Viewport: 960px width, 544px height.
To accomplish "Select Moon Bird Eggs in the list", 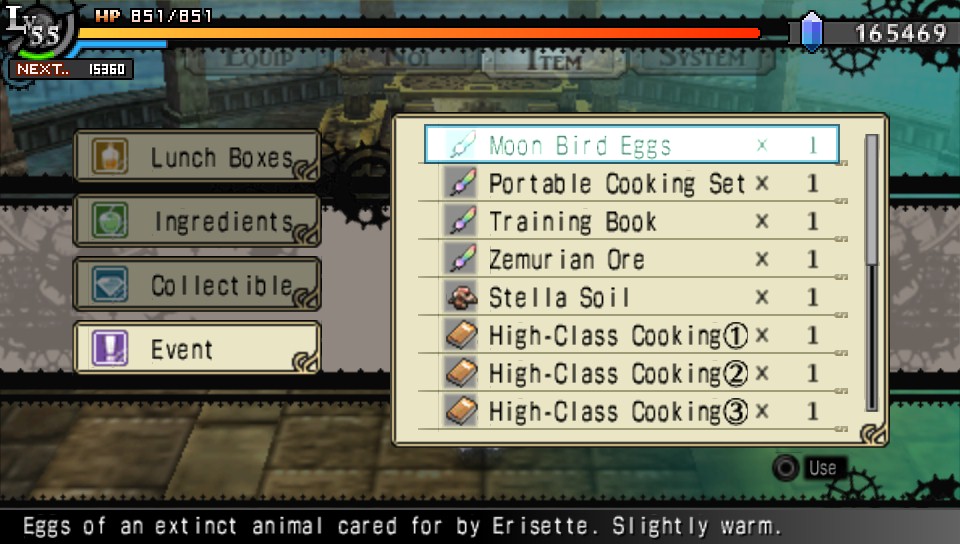I will (x=631, y=145).
